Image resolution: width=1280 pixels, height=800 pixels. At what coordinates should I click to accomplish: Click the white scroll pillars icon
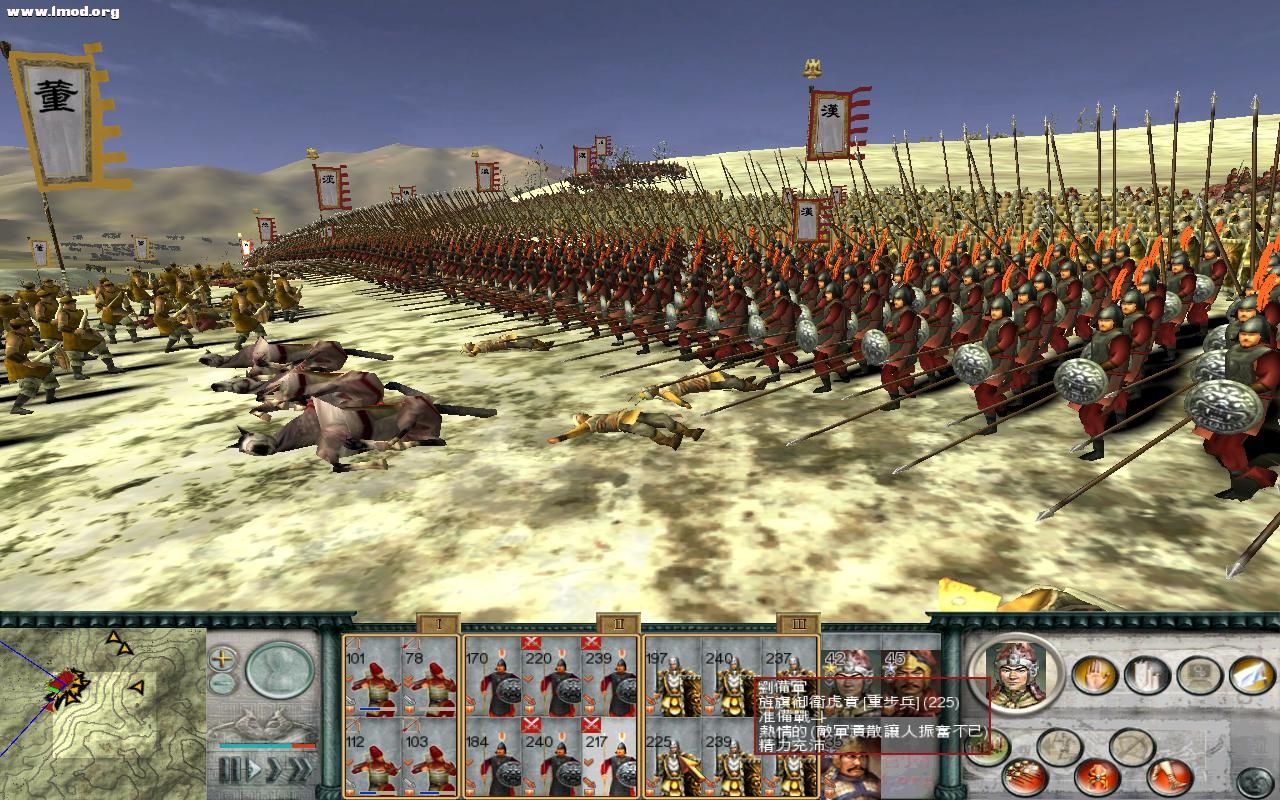[1147, 674]
